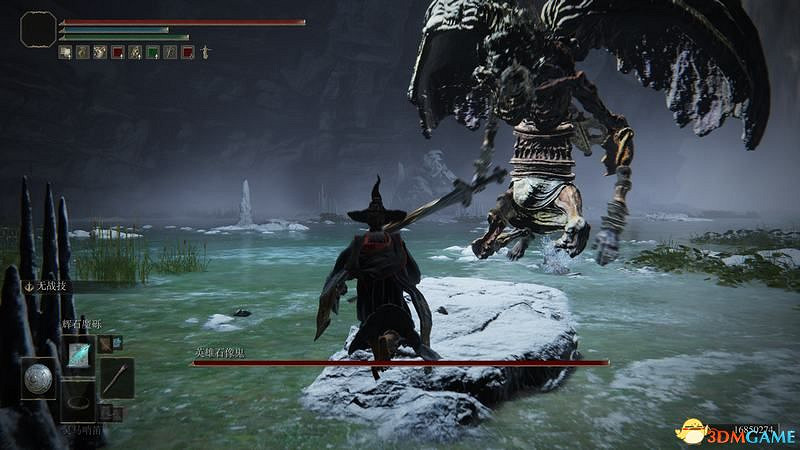Select the spectral steed whistle item slot

pos(77,402)
